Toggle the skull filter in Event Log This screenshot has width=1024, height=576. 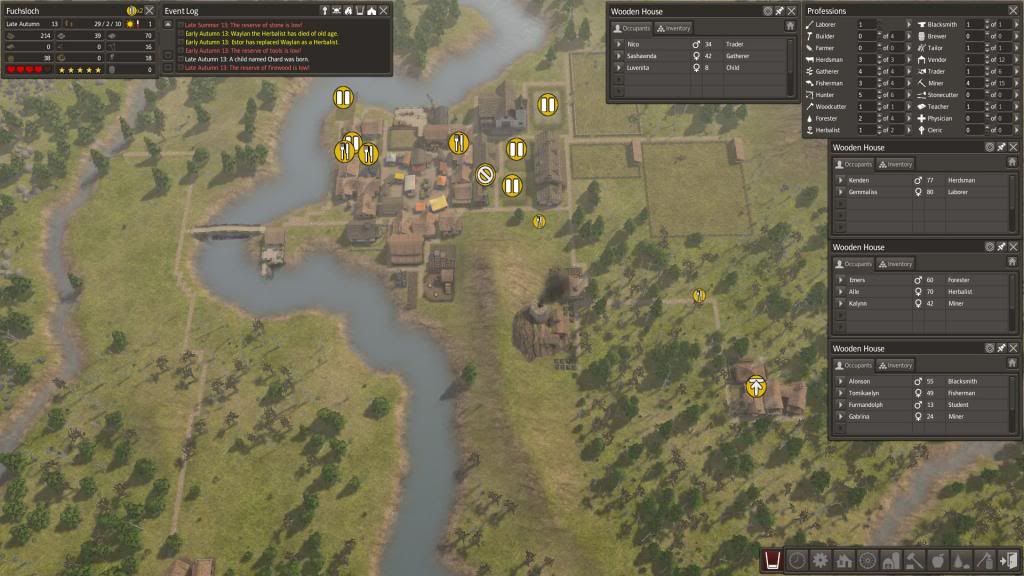338,10
